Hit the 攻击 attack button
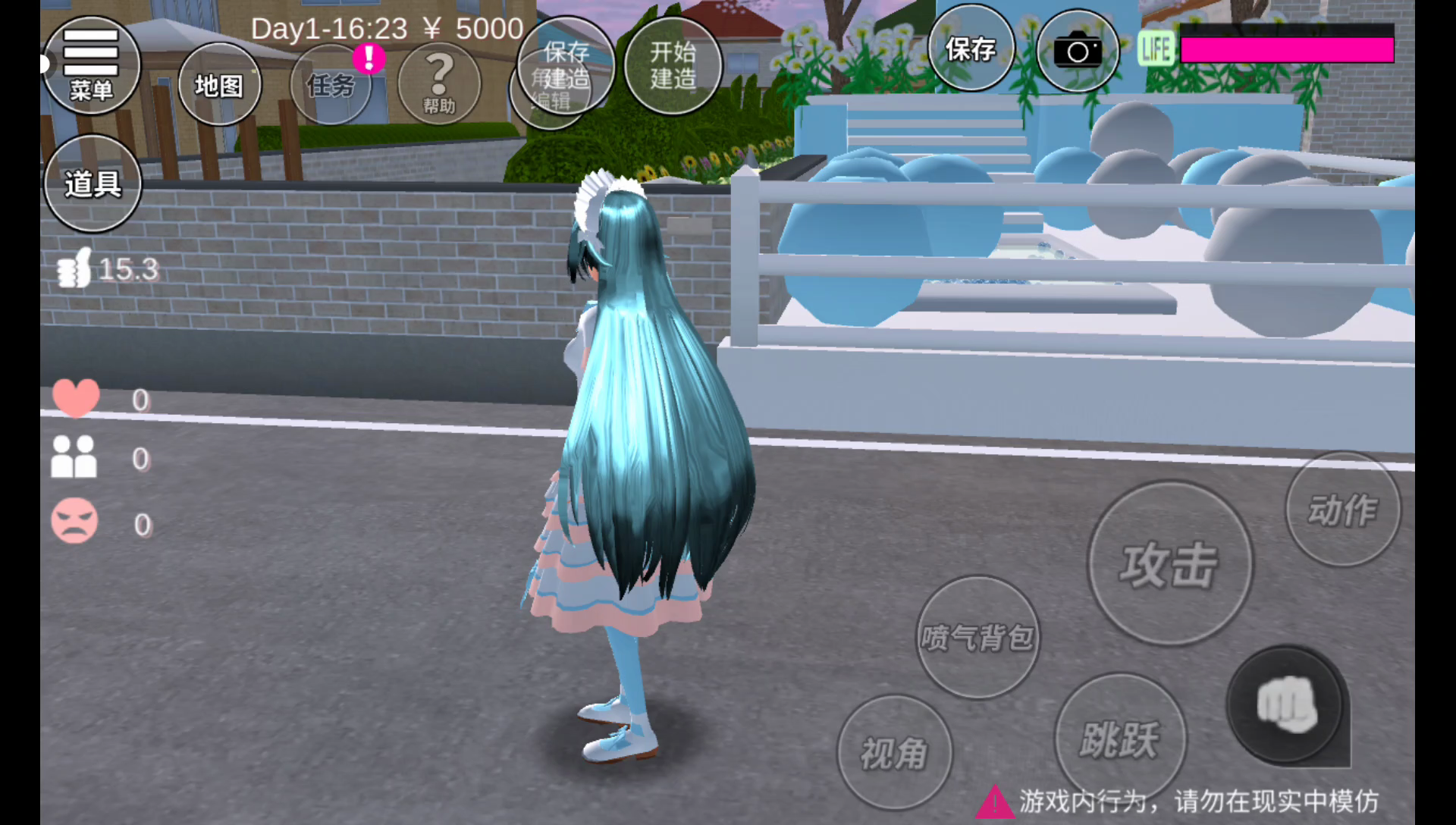This screenshot has width=1456, height=825. coord(1170,564)
